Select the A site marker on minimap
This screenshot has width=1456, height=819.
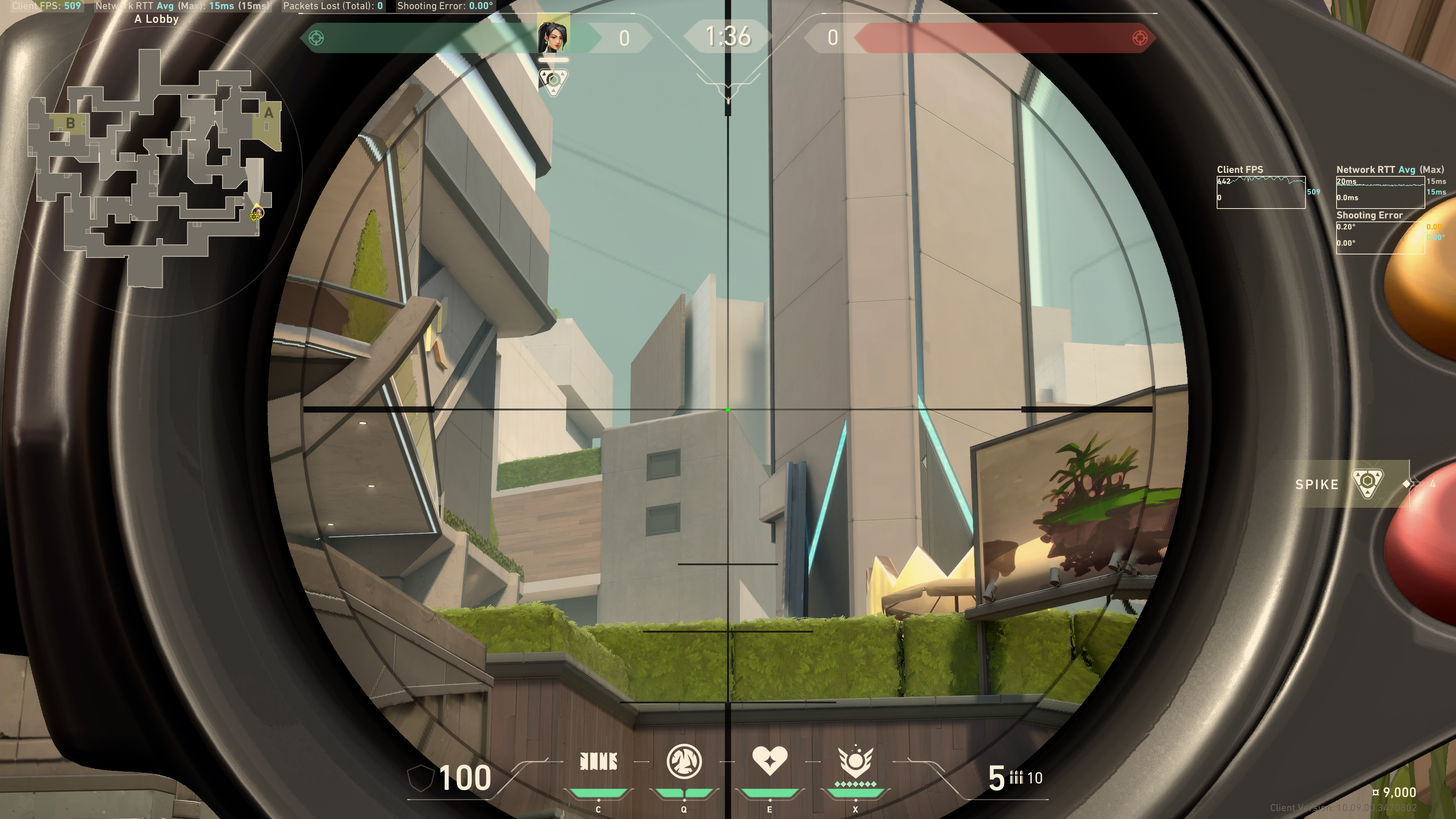click(268, 114)
